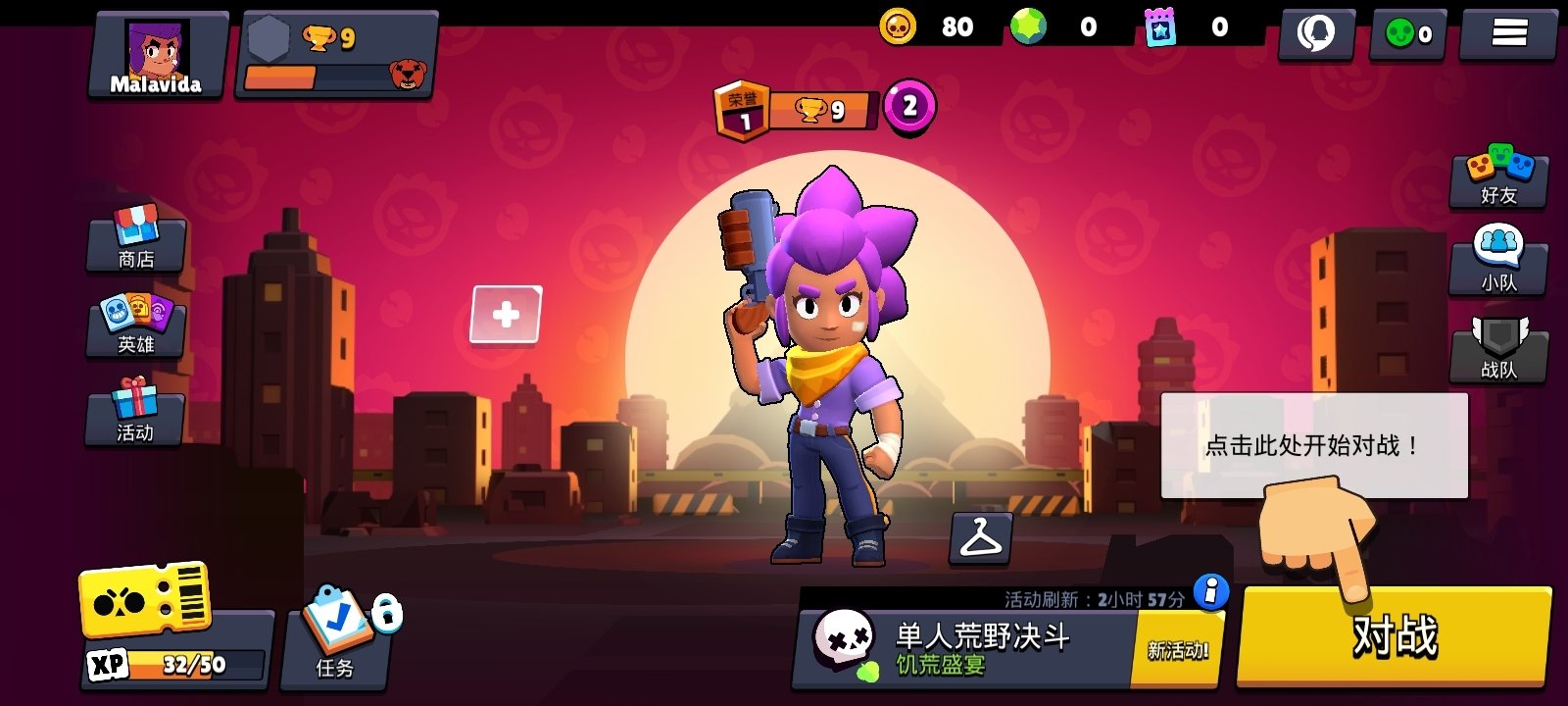Open the clothes hanger skin selector
This screenshot has height=706, width=1568.
pos(983,540)
